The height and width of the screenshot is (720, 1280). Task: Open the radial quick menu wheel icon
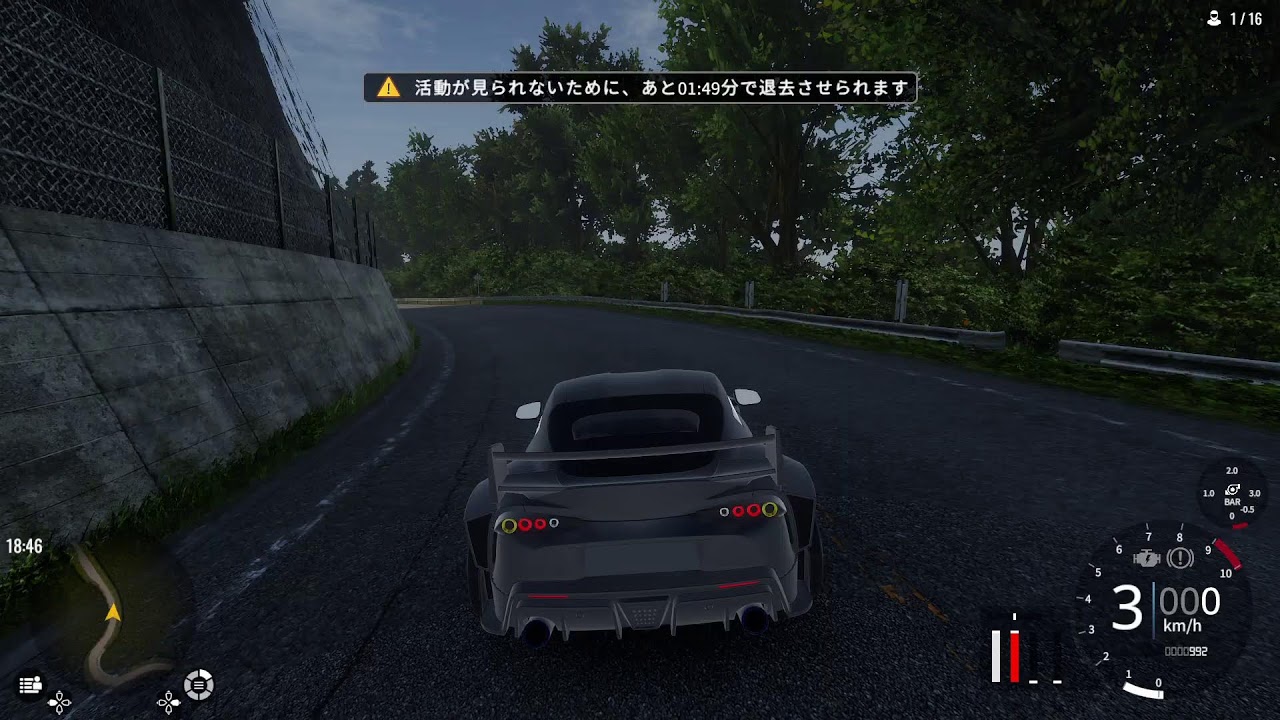(198, 685)
